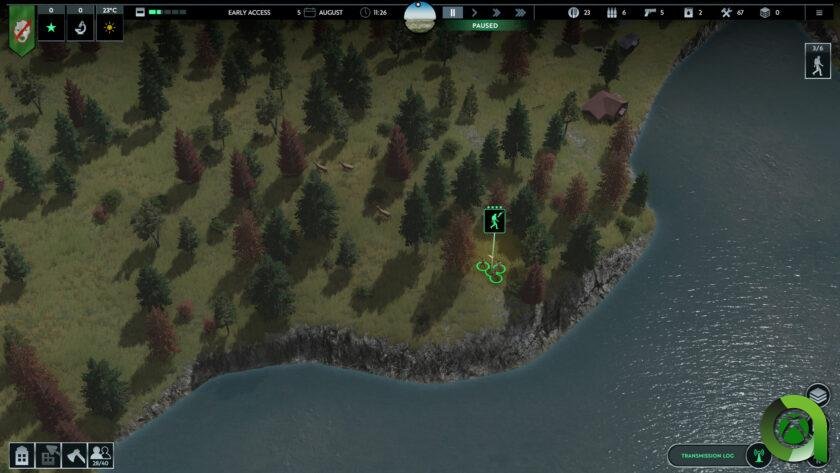Click the weather landscape medallion

click(419, 16)
